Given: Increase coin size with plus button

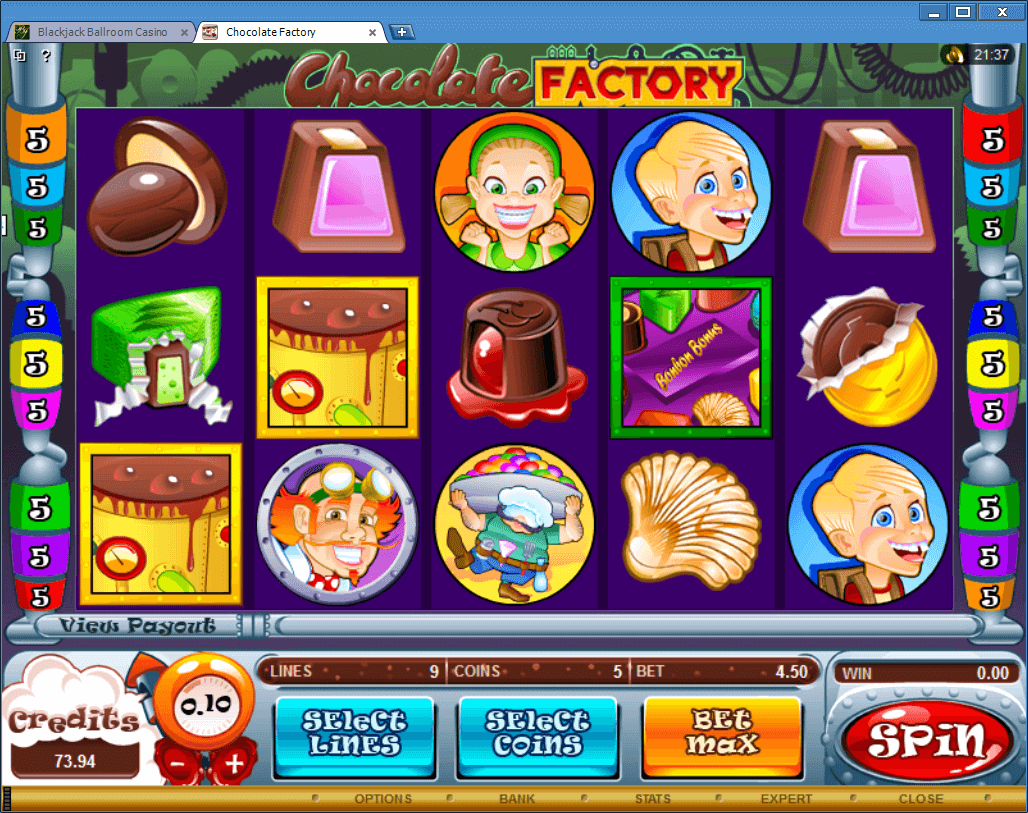Looking at the screenshot, I should (x=234, y=765).
